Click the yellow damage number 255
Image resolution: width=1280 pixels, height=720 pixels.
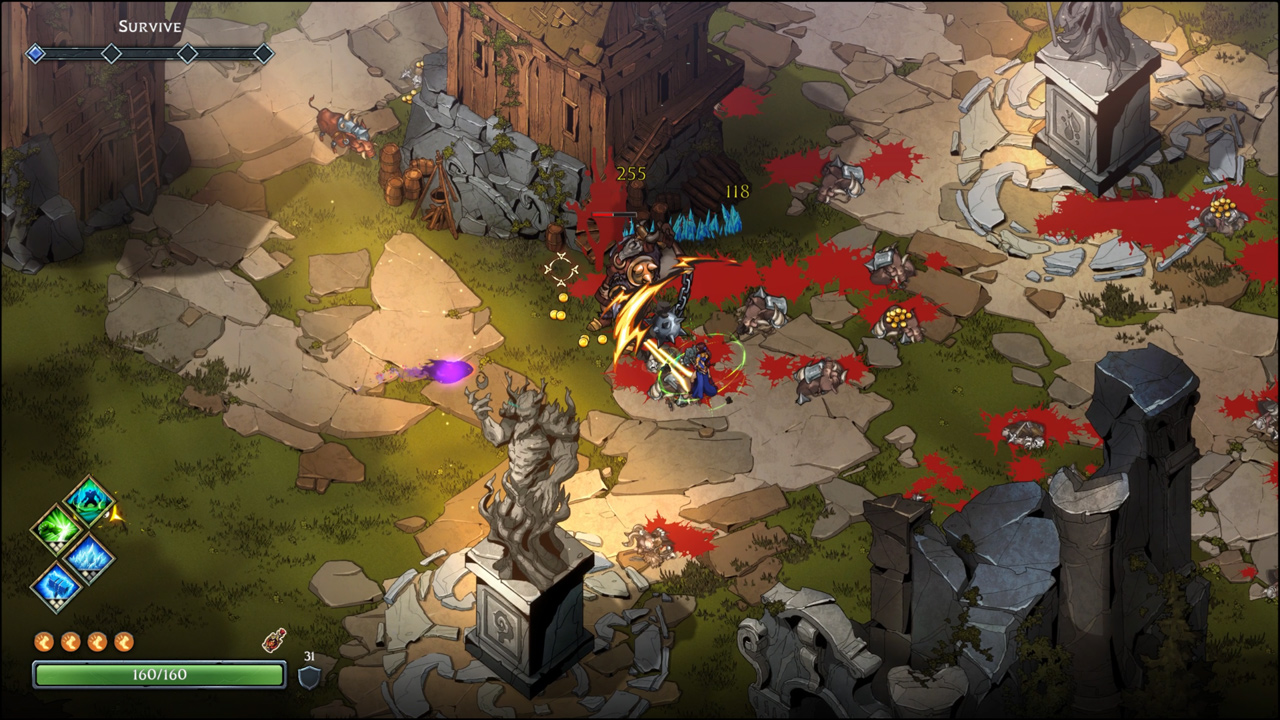point(633,172)
